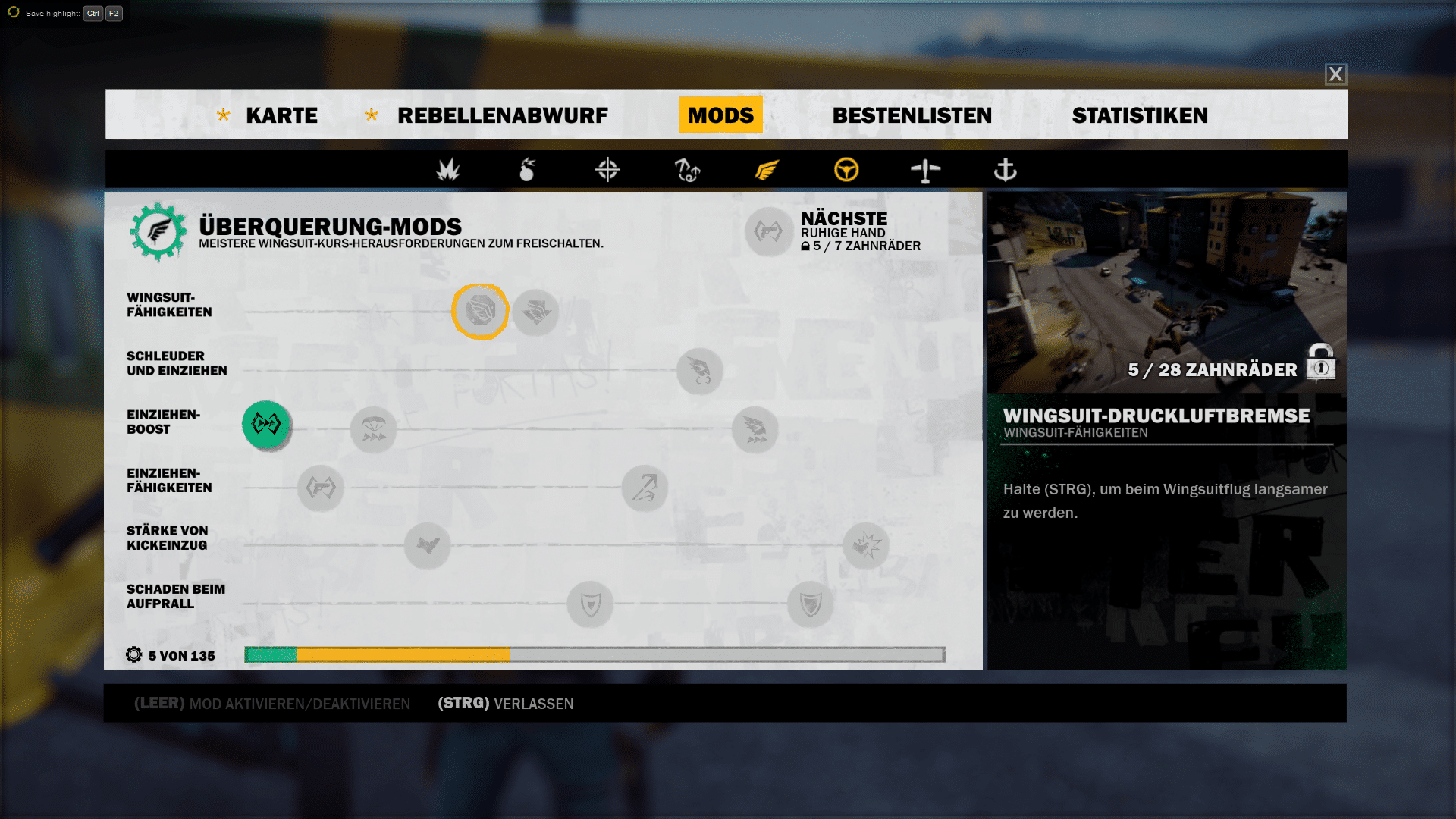
Task: Select the winged traversal mods category
Action: (767, 170)
